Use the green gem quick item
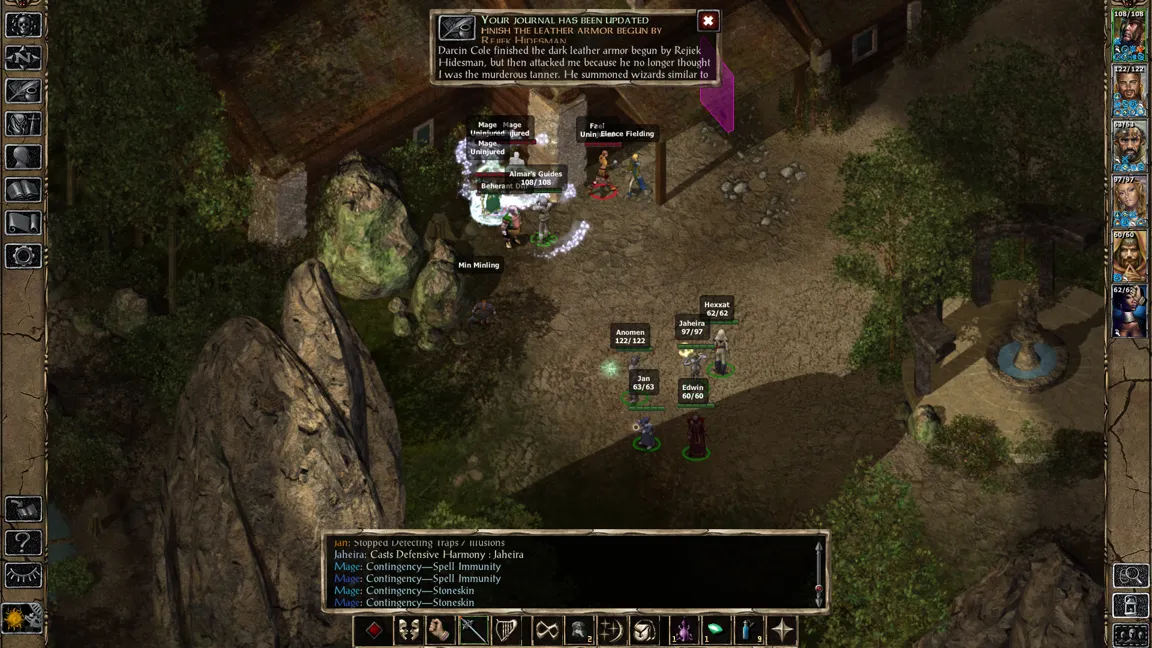Screen dimensions: 1152x648 click(715, 630)
